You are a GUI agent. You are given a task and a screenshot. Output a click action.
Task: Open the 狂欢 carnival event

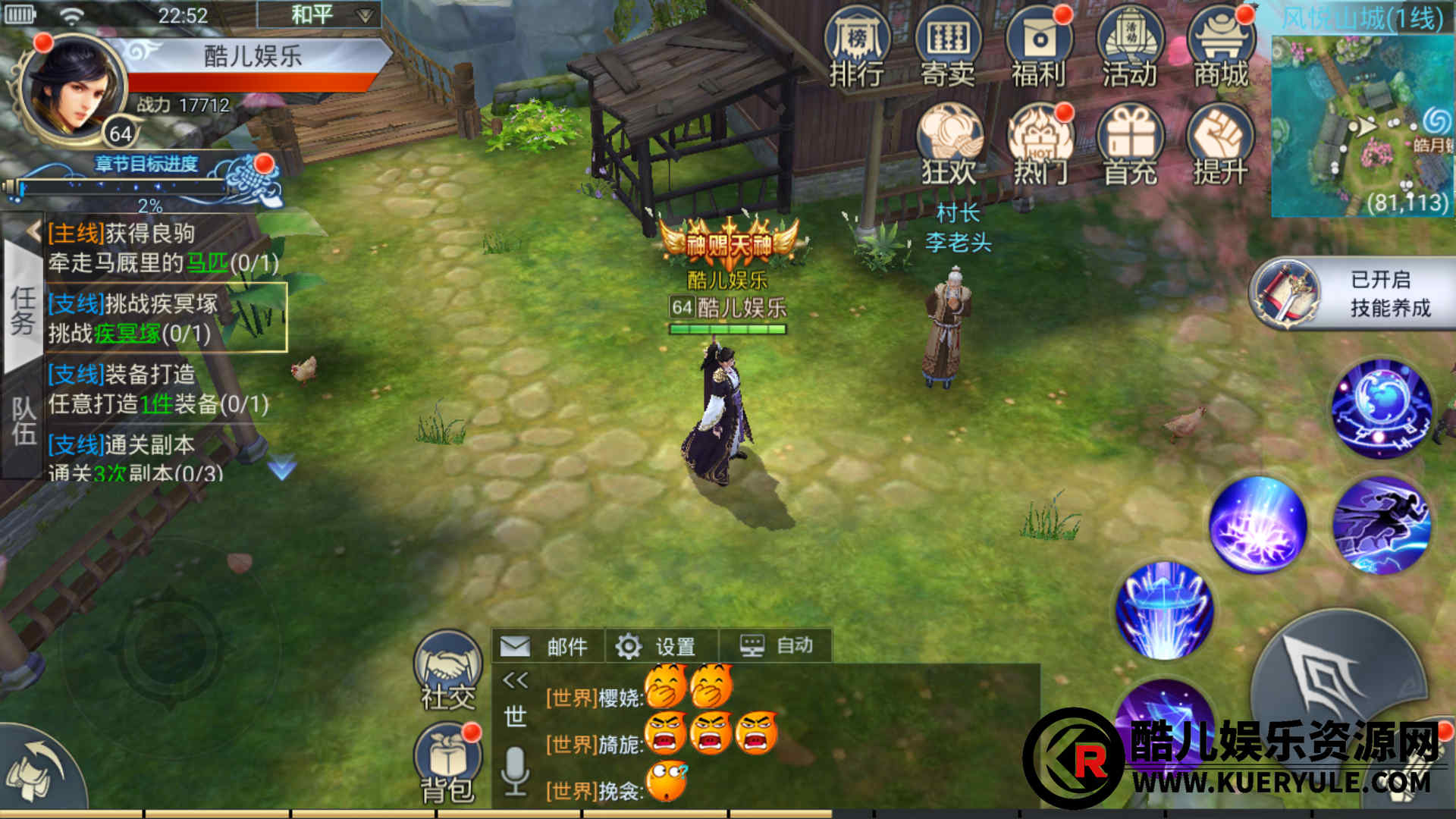point(949,146)
